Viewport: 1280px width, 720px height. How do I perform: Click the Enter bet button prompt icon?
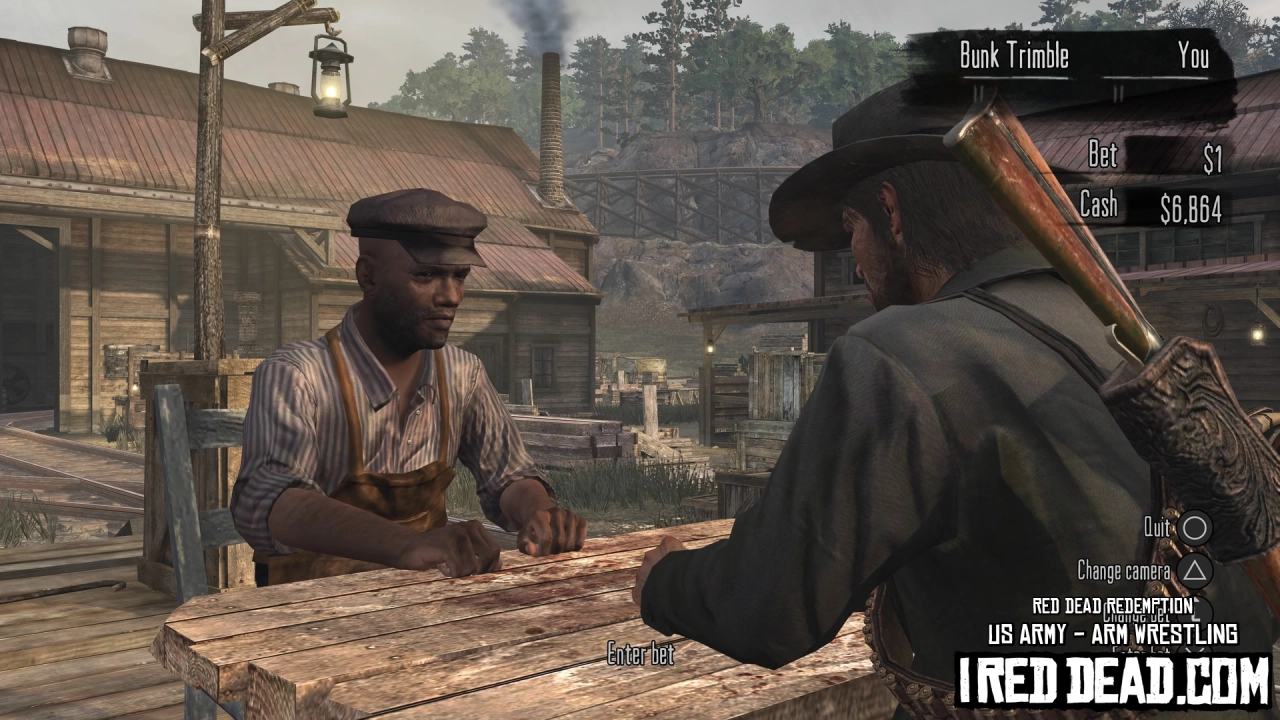[x=1198, y=651]
